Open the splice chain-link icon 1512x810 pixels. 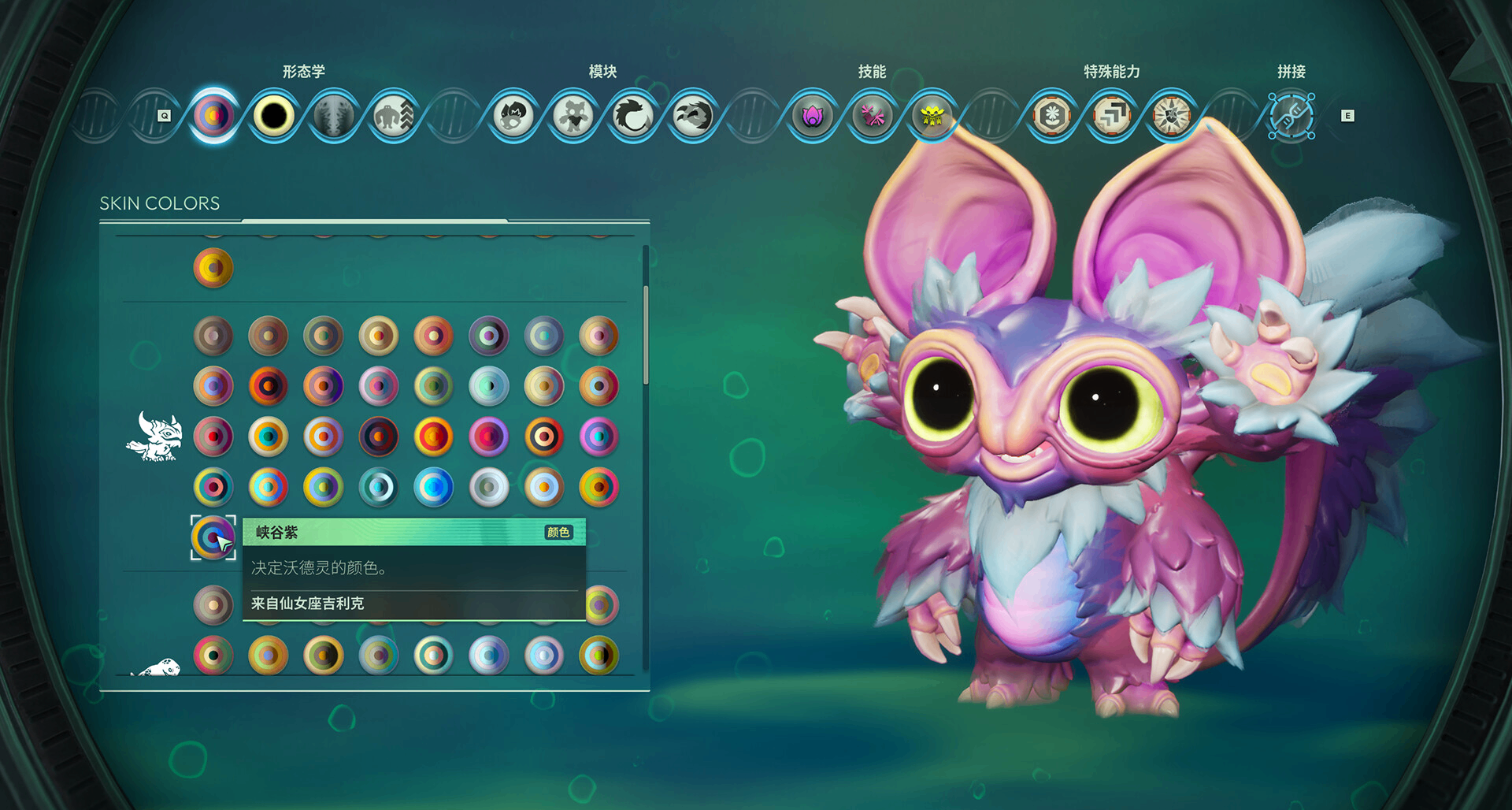pos(1291,116)
